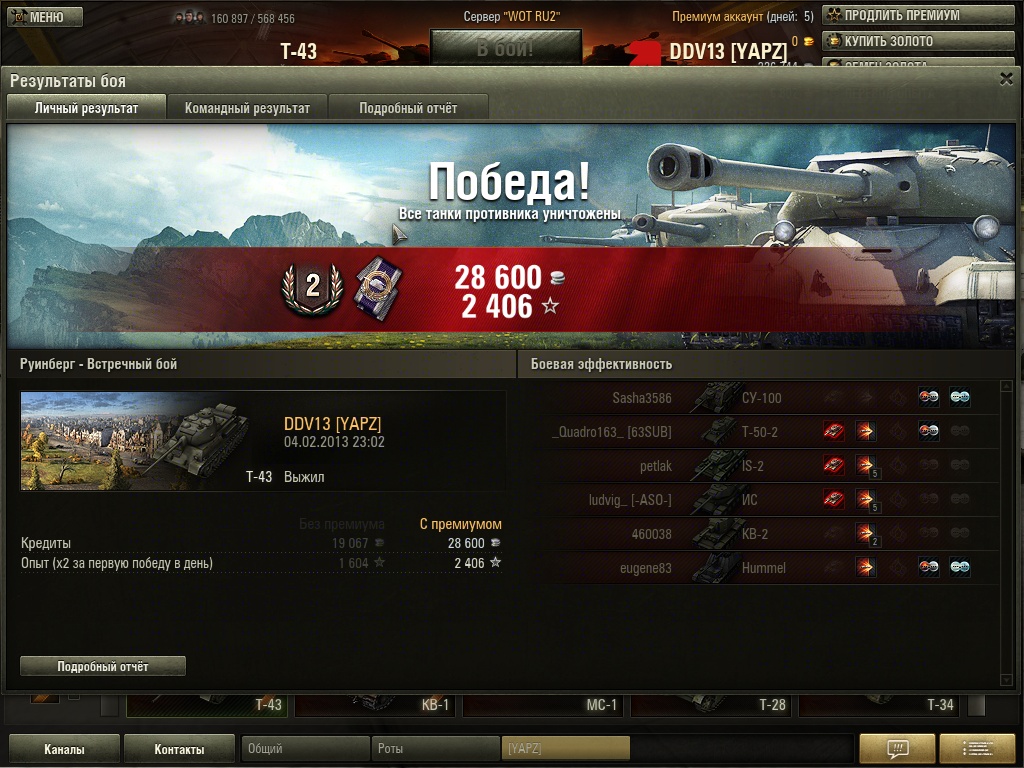Screen dimensions: 1024x768
Task: Select the Sasha3586 СУ-100 row
Action: coord(761,398)
